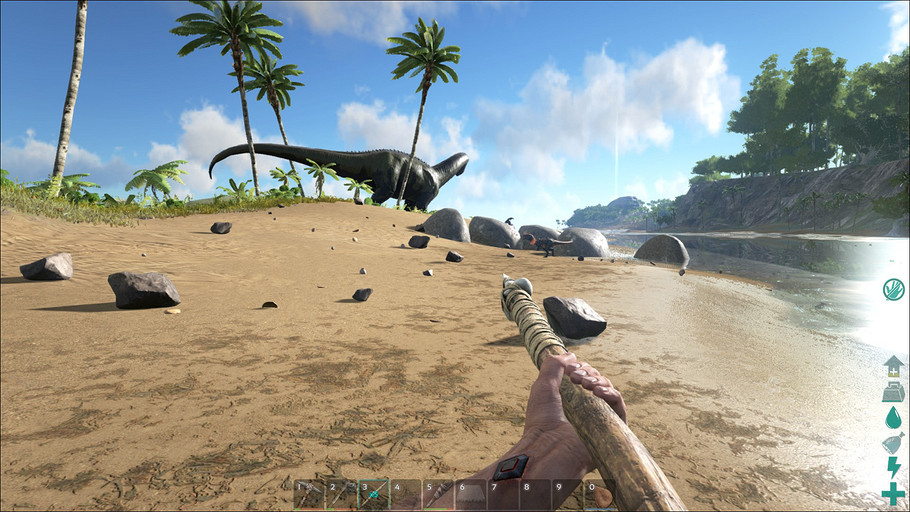910x512 pixels.
Task: Choose the spear in hotbar slot 3
Action: (374, 495)
